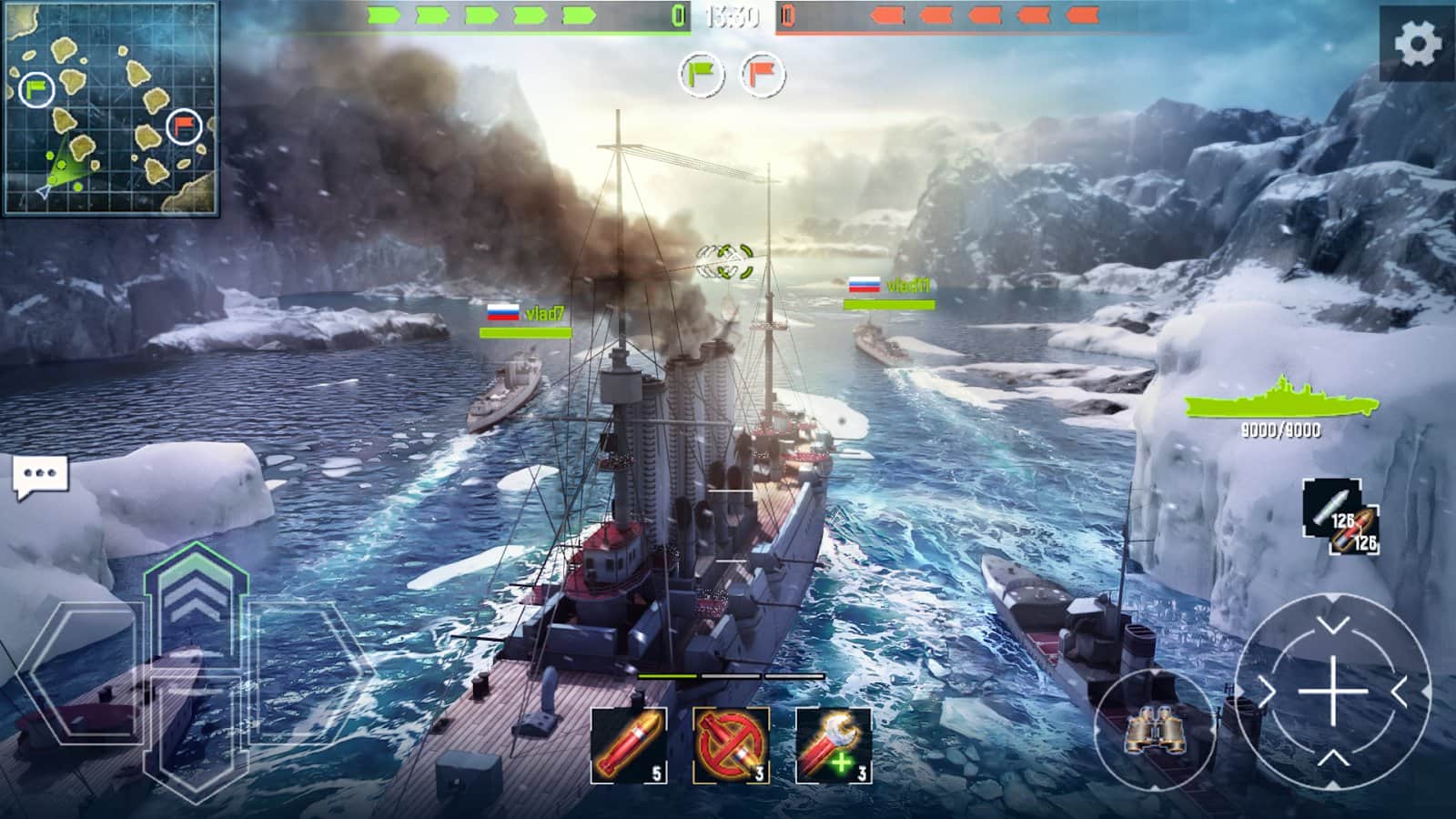Expand the minimap
Image resolution: width=1456 pixels, height=819 pixels.
click(111, 108)
